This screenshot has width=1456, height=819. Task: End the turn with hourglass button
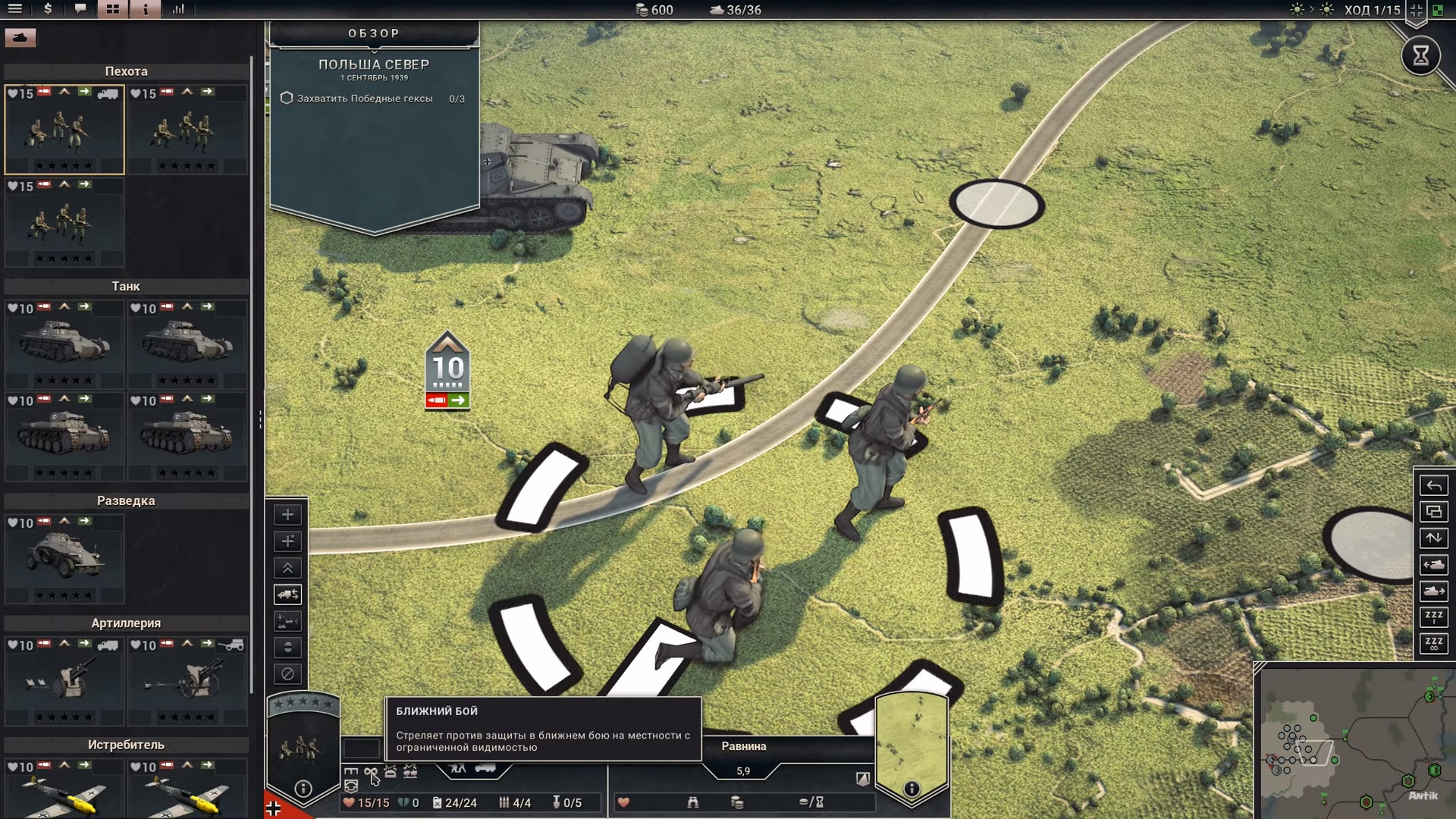click(x=1420, y=55)
